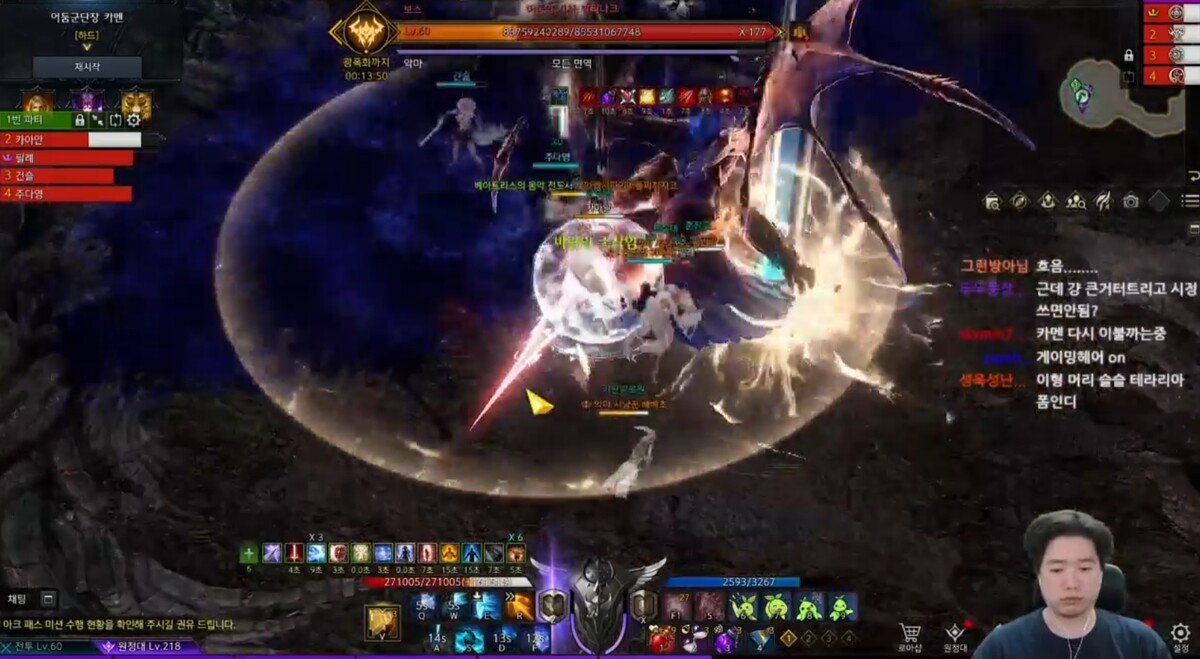Open the 설정 settings gear
This screenshot has height=659, width=1200.
1180,637
